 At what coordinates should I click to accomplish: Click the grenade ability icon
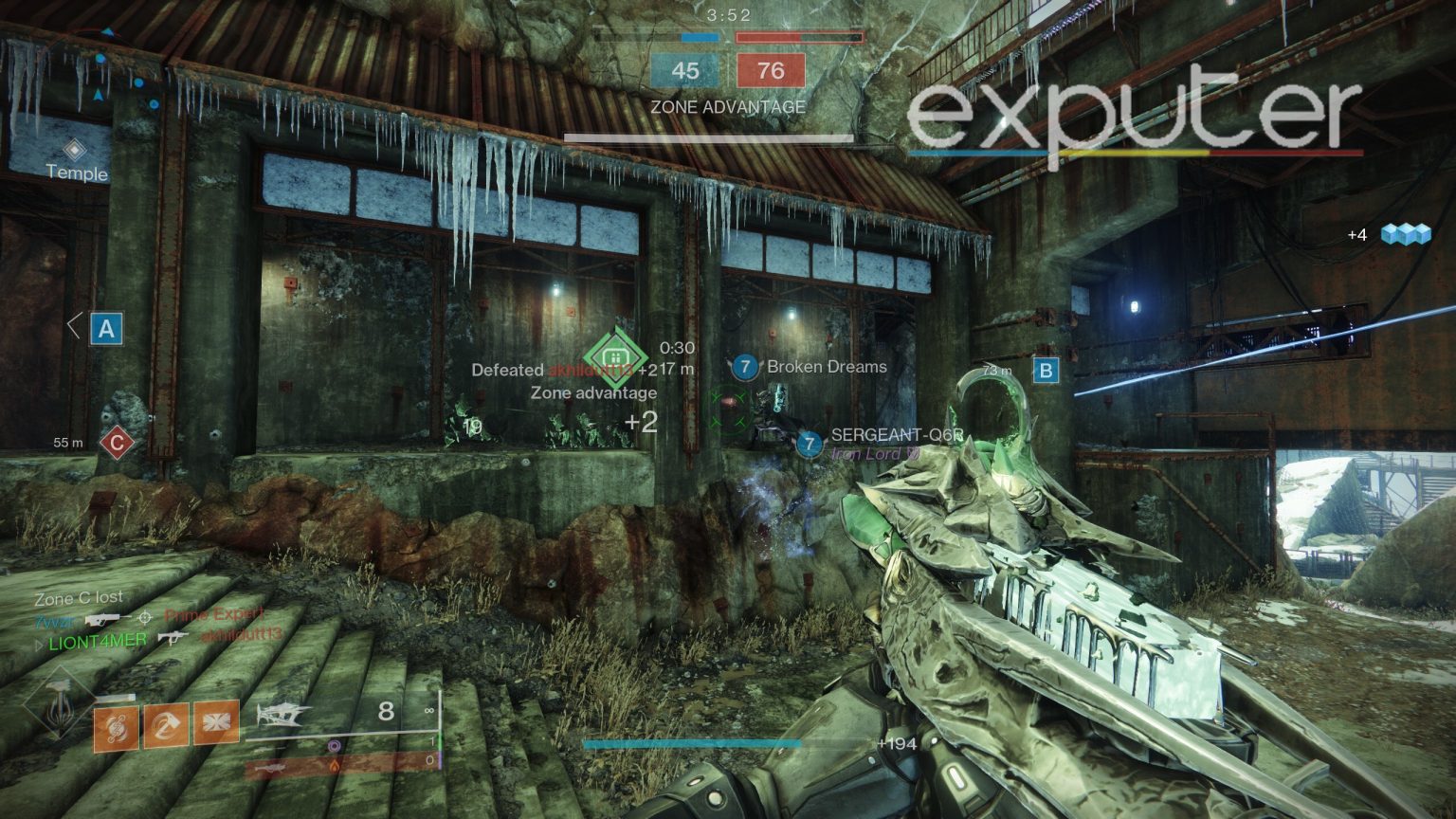(114, 728)
